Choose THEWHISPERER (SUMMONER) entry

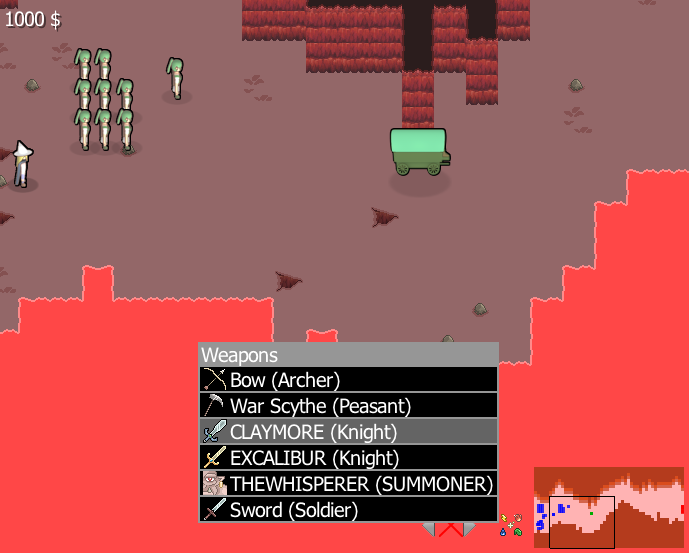tap(348, 484)
